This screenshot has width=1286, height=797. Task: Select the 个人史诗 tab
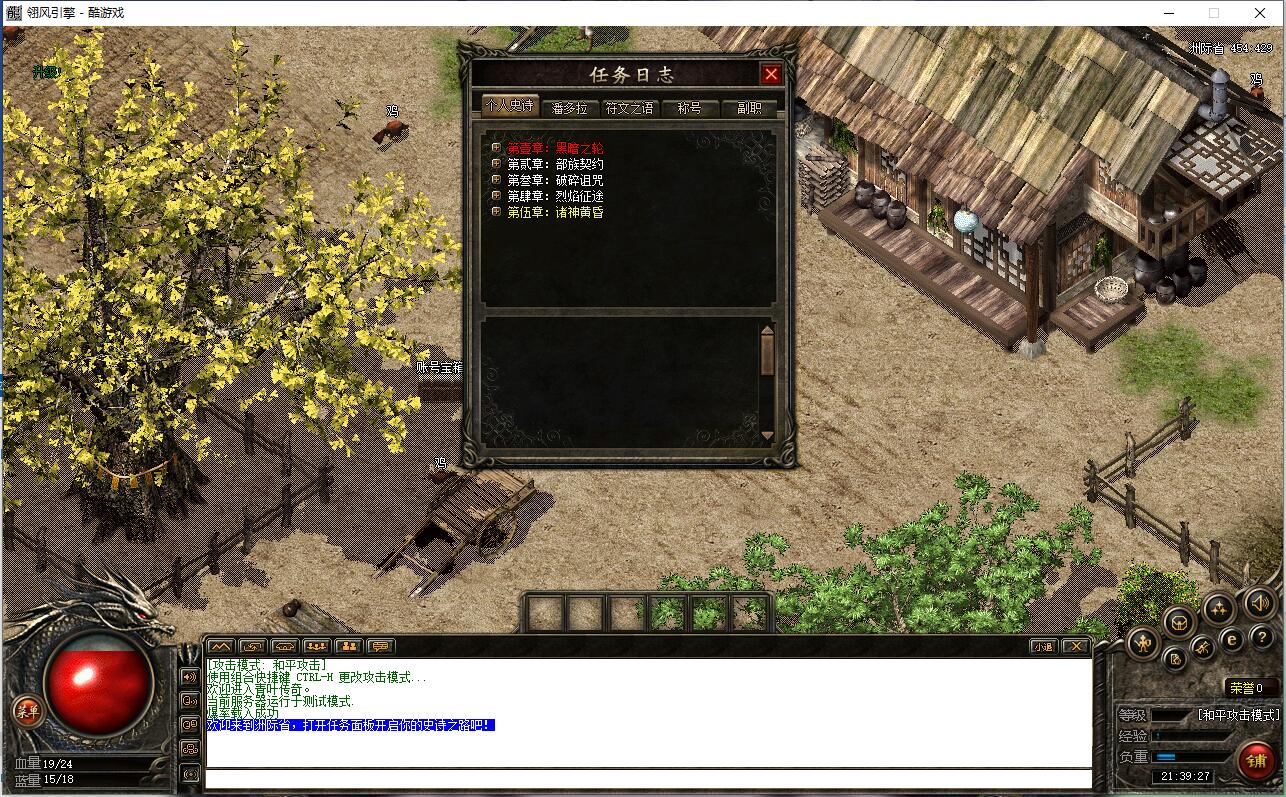click(509, 106)
